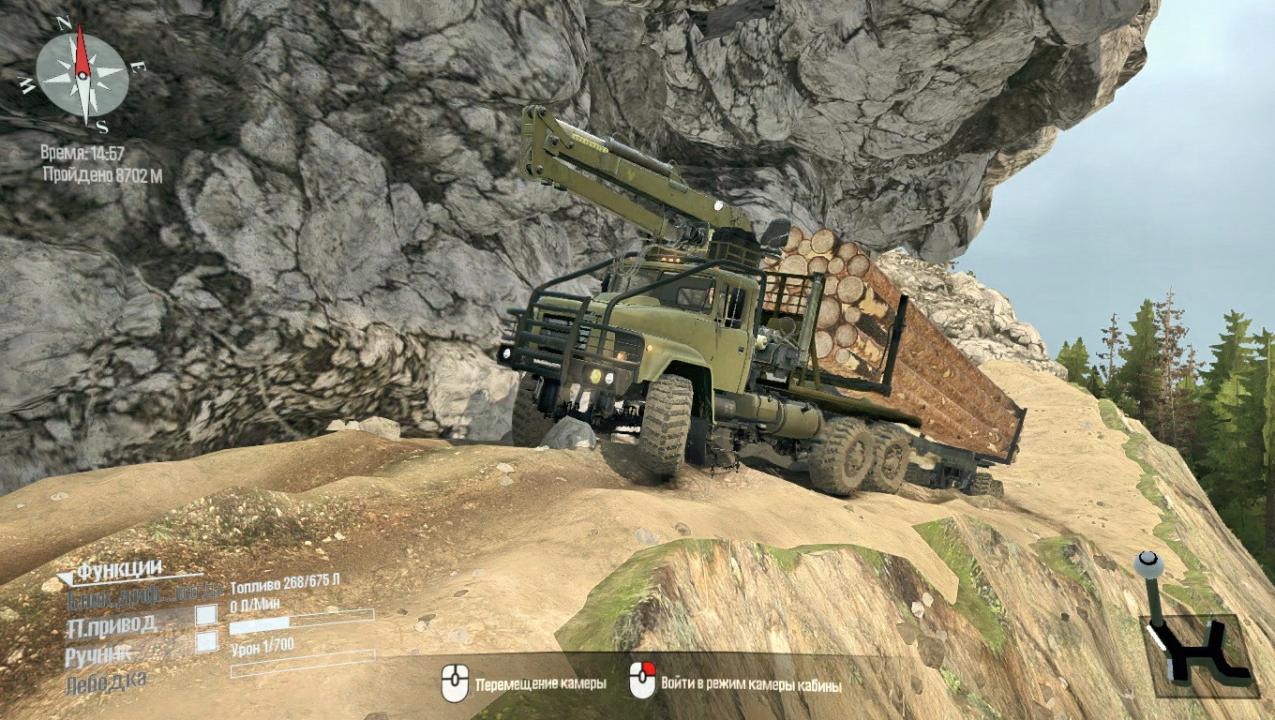Screen dimensions: 1275x720
Task: Toggle the П.привод all-wheel drive checkbox
Action: click(206, 614)
